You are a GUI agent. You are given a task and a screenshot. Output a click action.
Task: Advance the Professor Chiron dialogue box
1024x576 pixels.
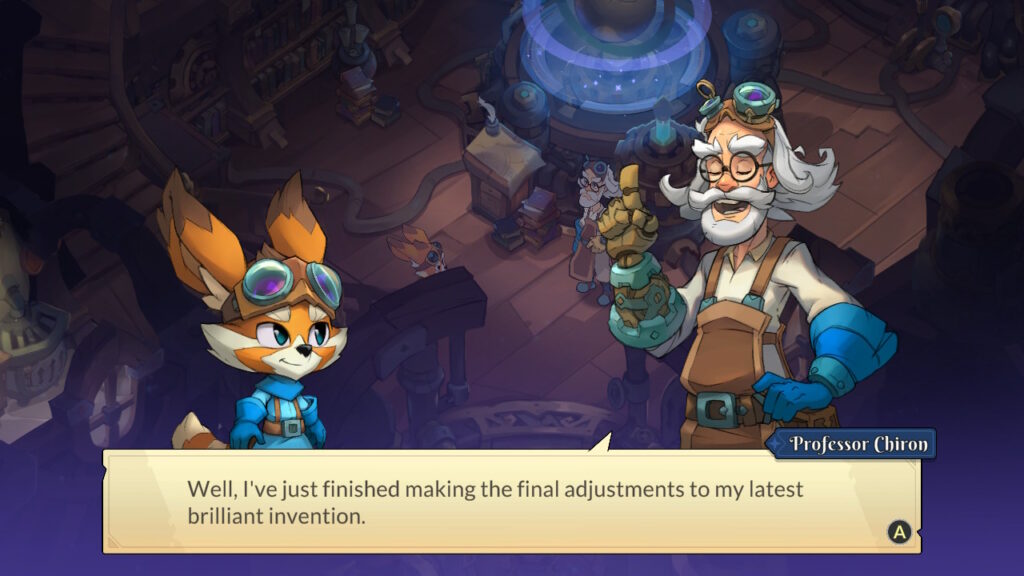pos(898,533)
